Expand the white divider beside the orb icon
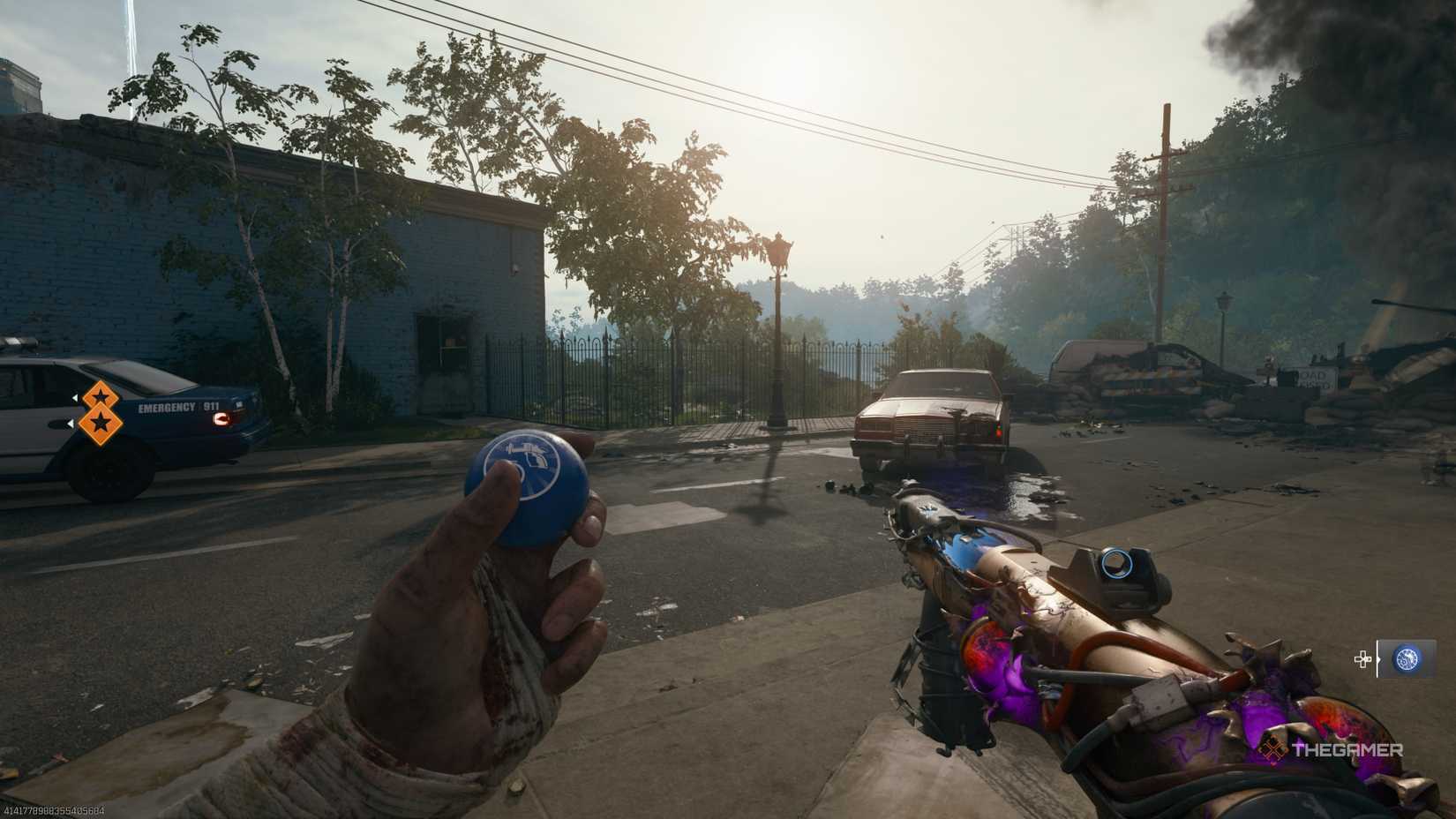 1377,658
